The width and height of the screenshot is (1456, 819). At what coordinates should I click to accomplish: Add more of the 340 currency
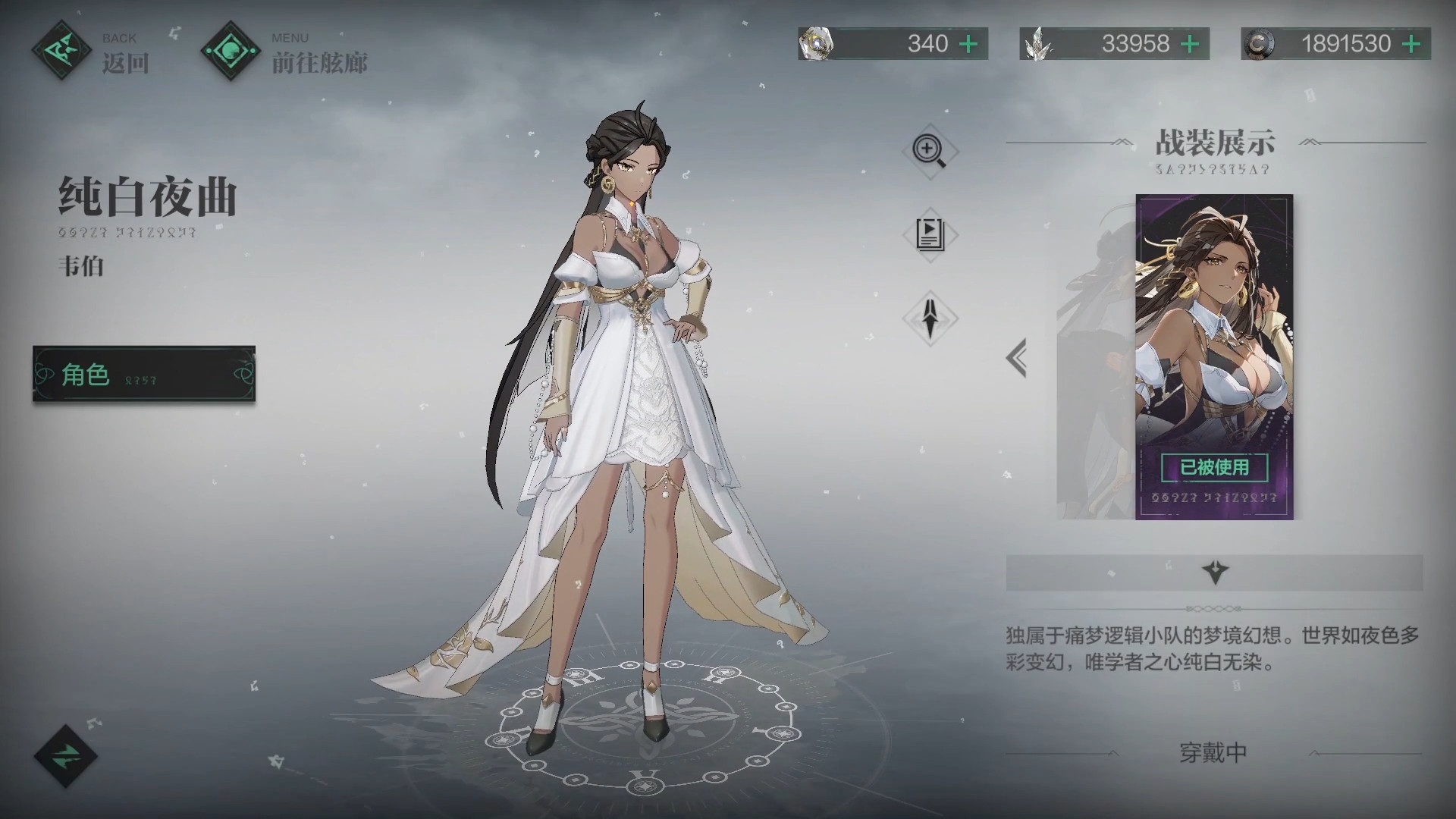968,44
